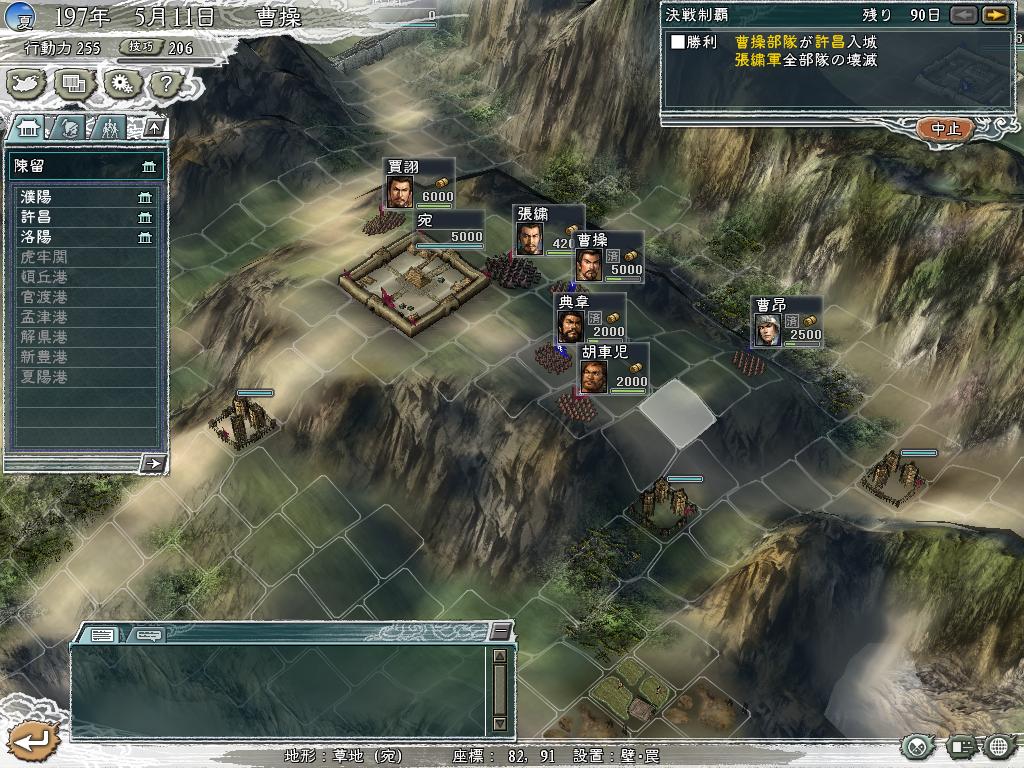
Task: Open the question mark help button
Action: [163, 84]
